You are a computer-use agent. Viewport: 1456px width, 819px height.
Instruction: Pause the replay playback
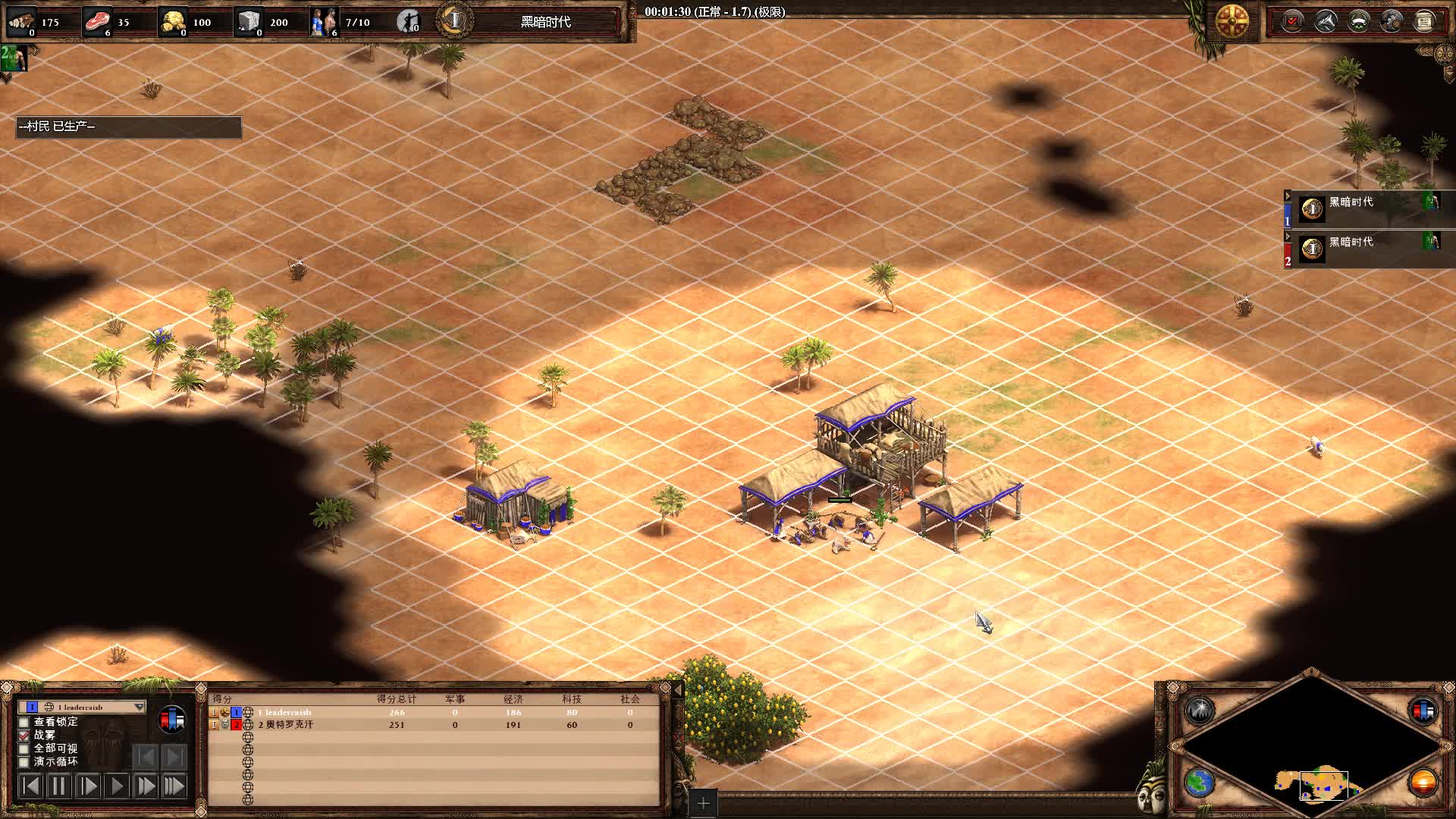click(58, 786)
